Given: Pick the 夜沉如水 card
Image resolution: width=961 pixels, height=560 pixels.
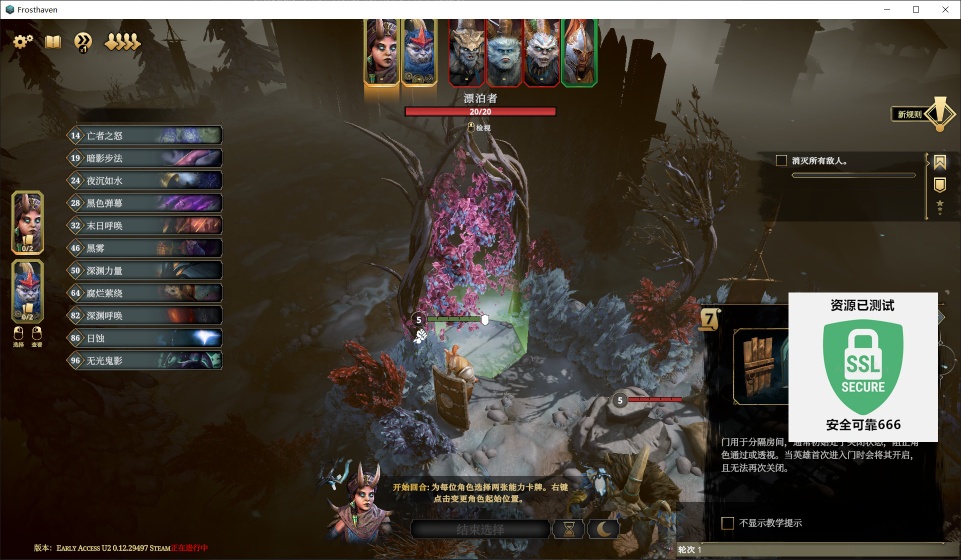Looking at the screenshot, I should coord(145,181).
